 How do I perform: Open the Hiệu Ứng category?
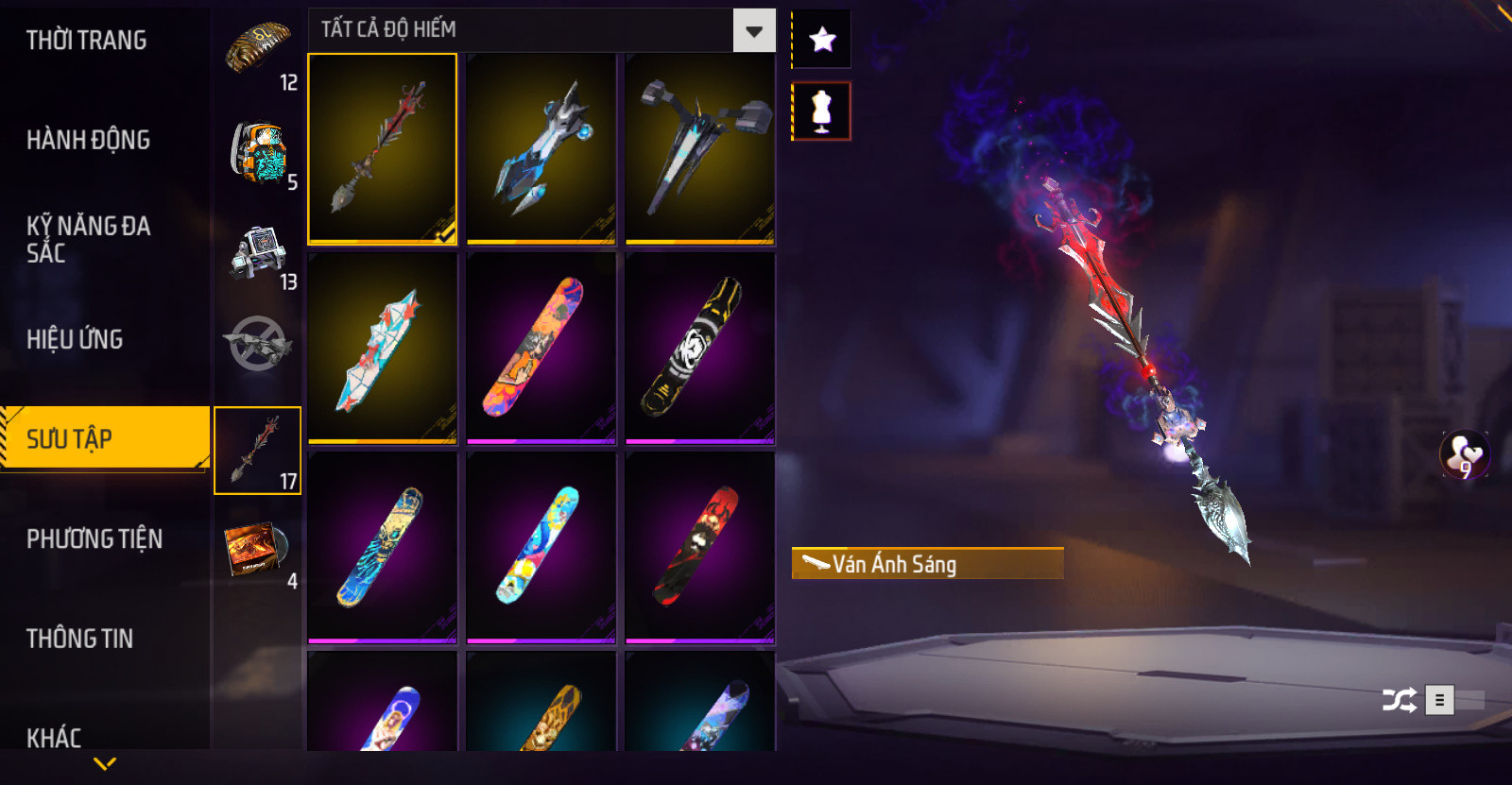coord(75,339)
